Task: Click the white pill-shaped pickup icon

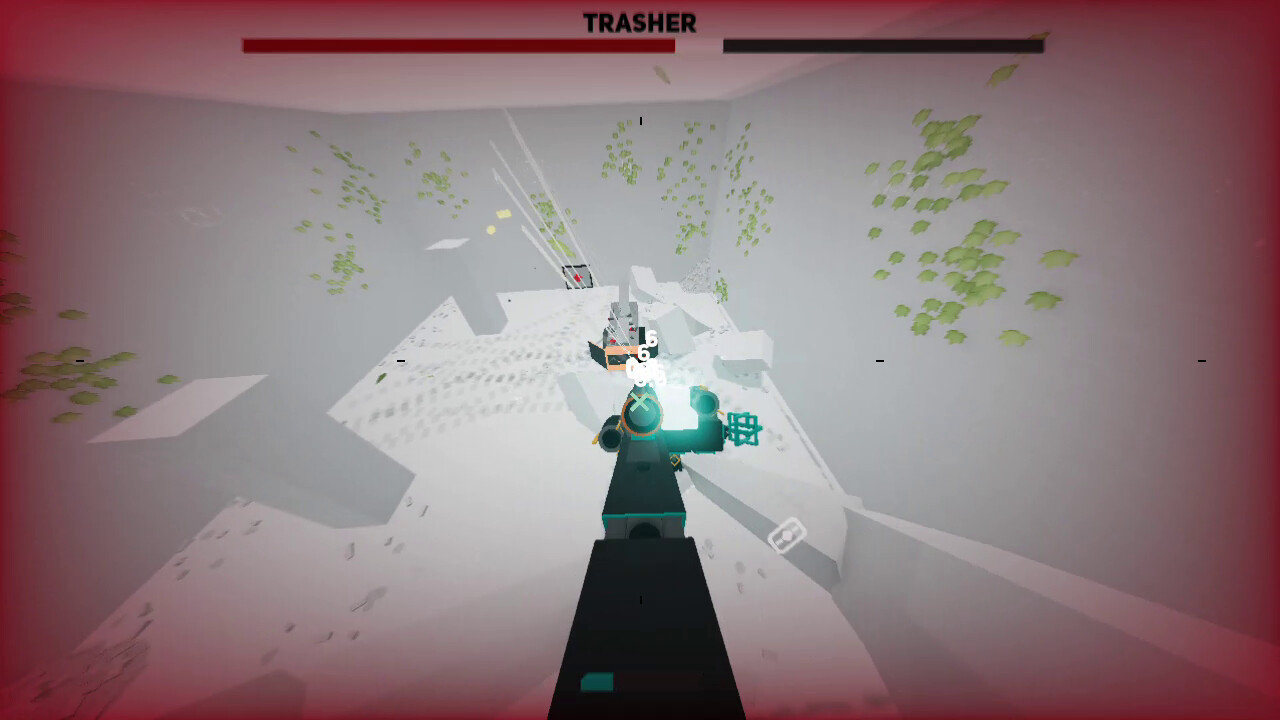Action: coord(787,535)
